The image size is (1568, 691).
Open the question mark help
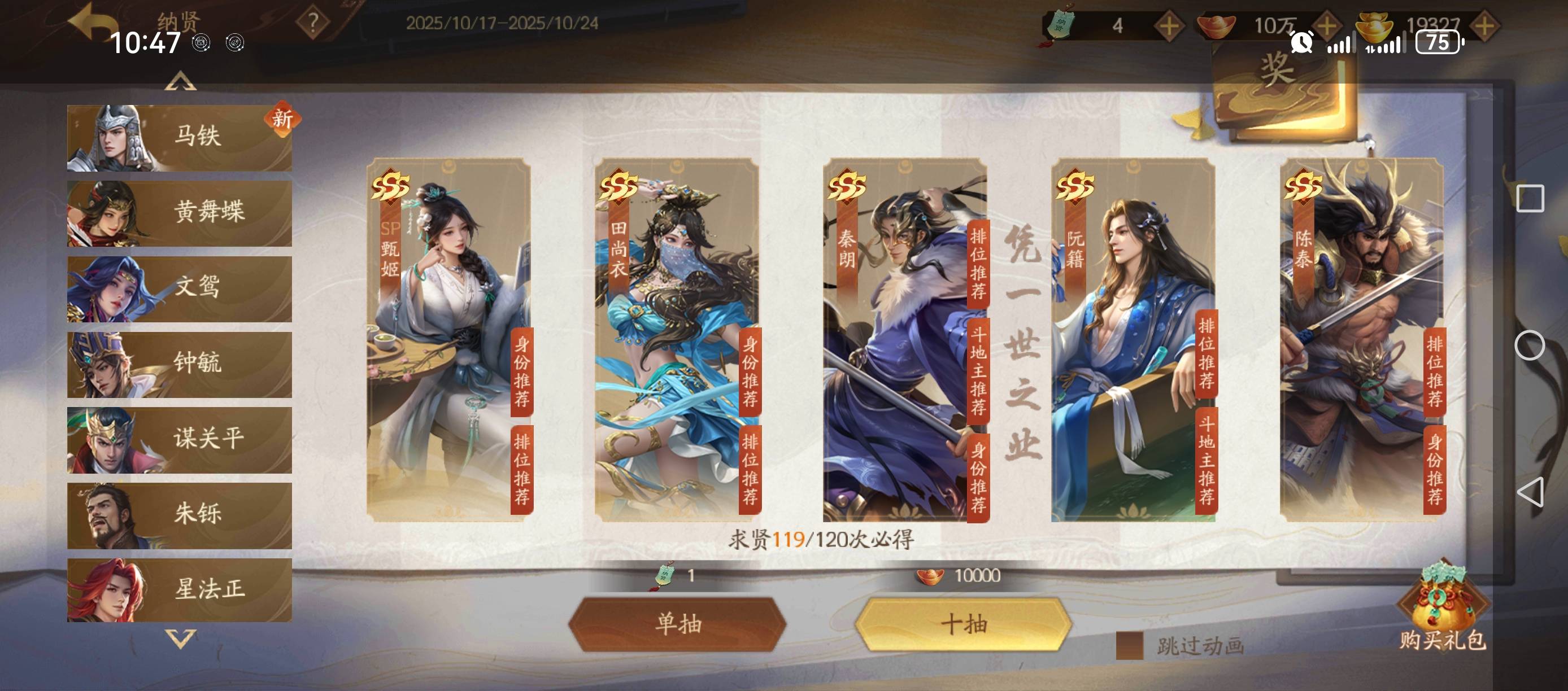pyautogui.click(x=313, y=23)
